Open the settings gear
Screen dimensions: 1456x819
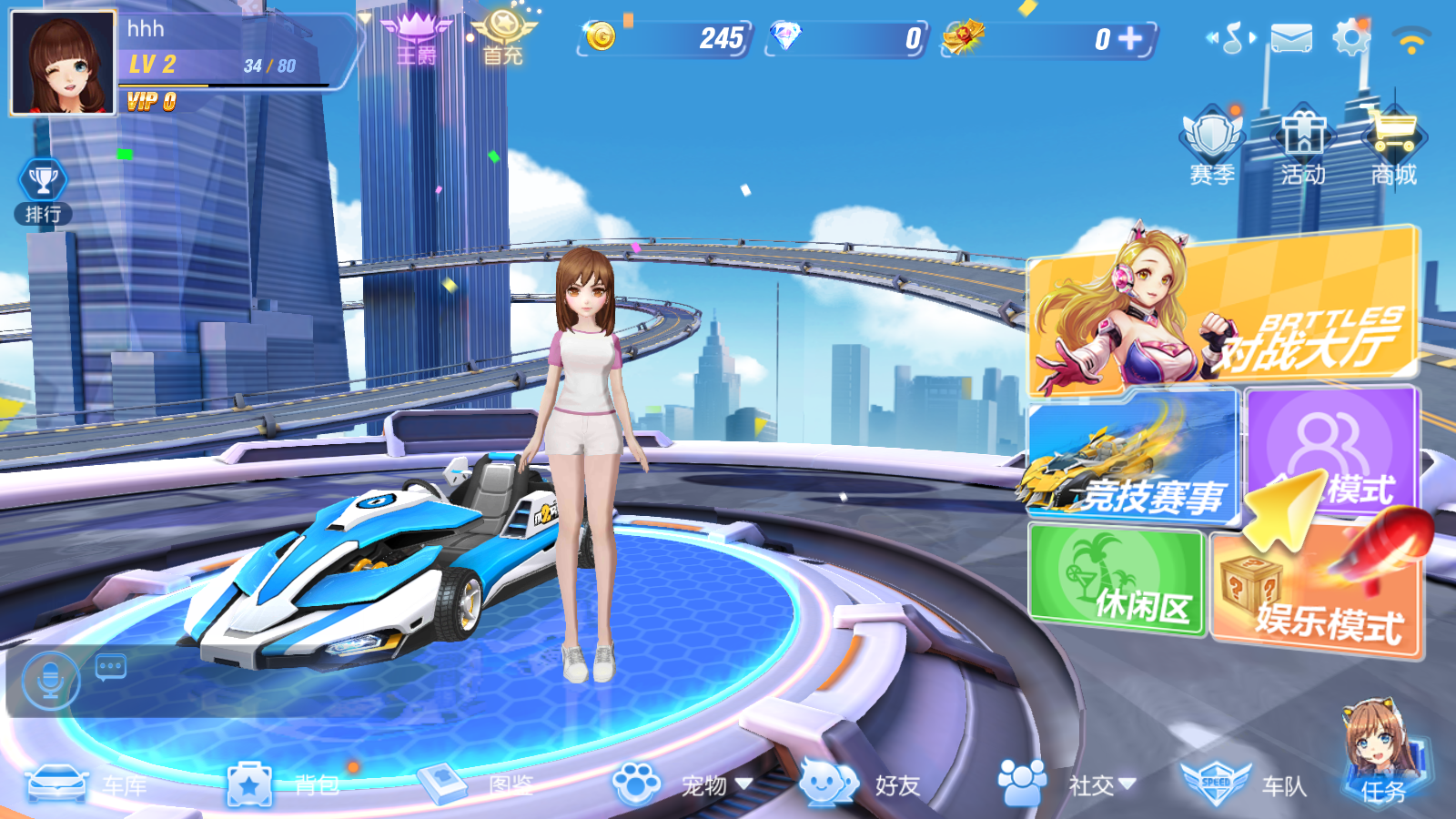pyautogui.click(x=1352, y=36)
